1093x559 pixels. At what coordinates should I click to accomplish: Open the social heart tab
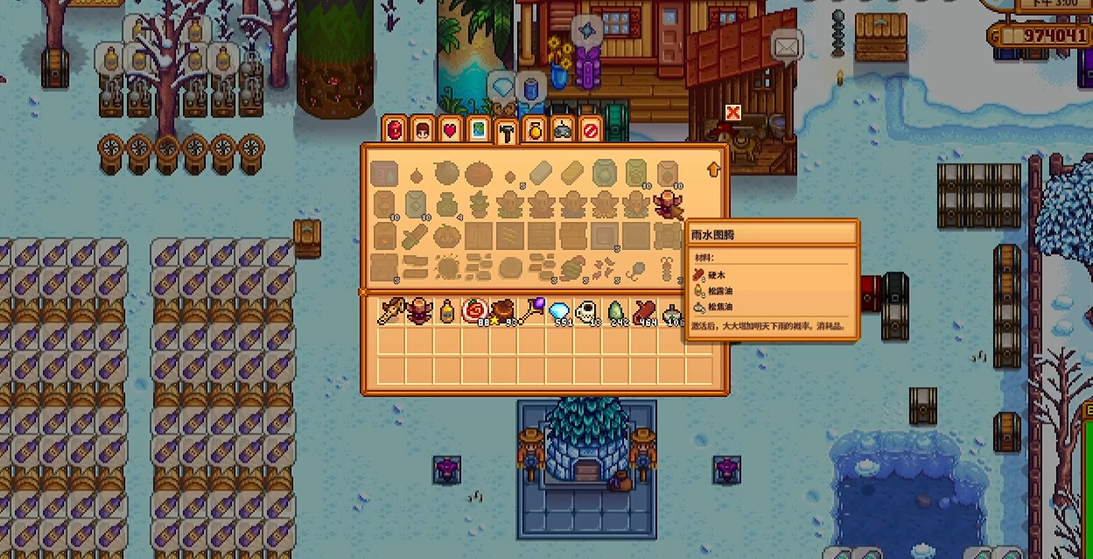click(x=451, y=129)
